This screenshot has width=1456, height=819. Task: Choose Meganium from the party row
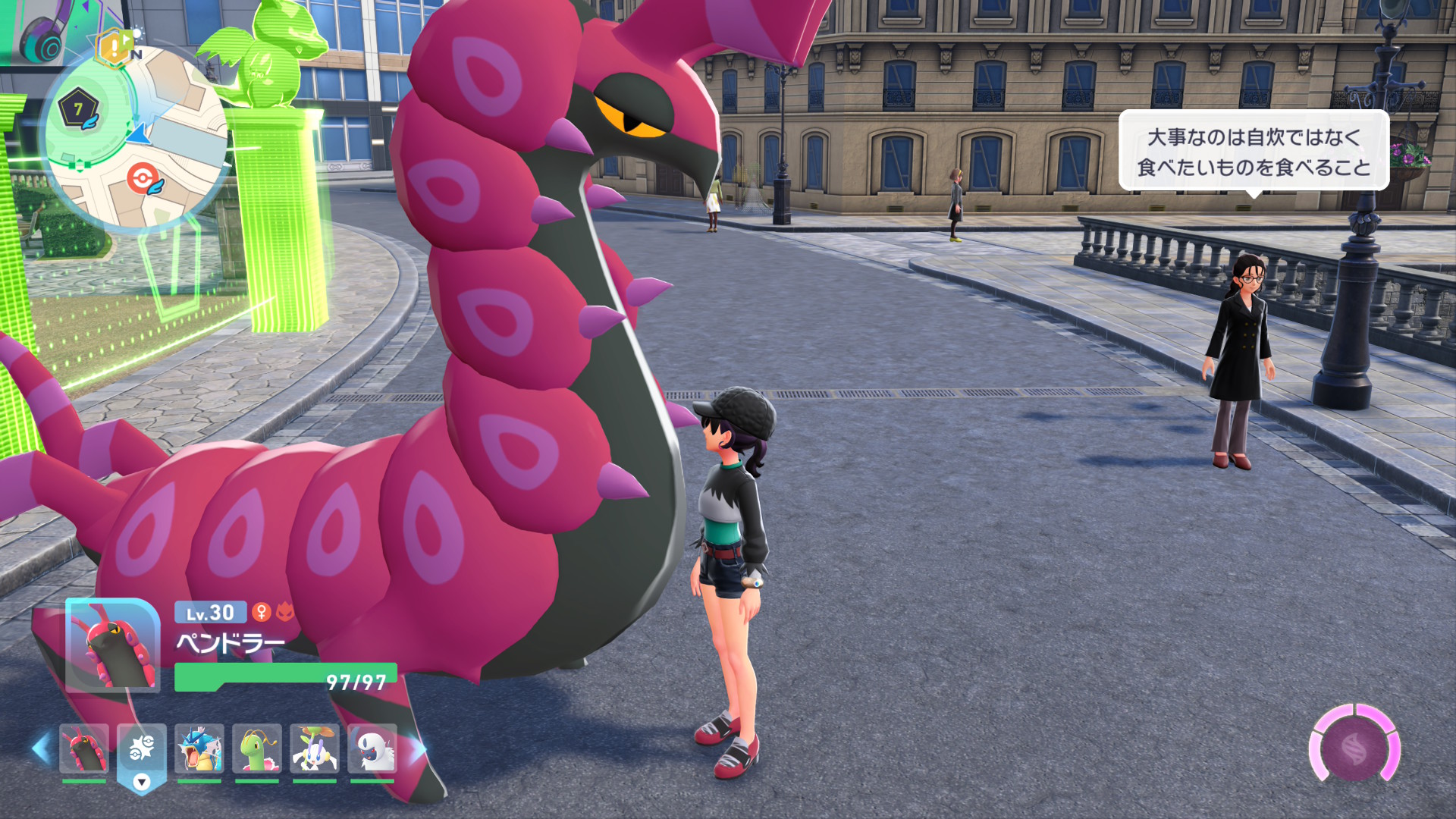(257, 748)
